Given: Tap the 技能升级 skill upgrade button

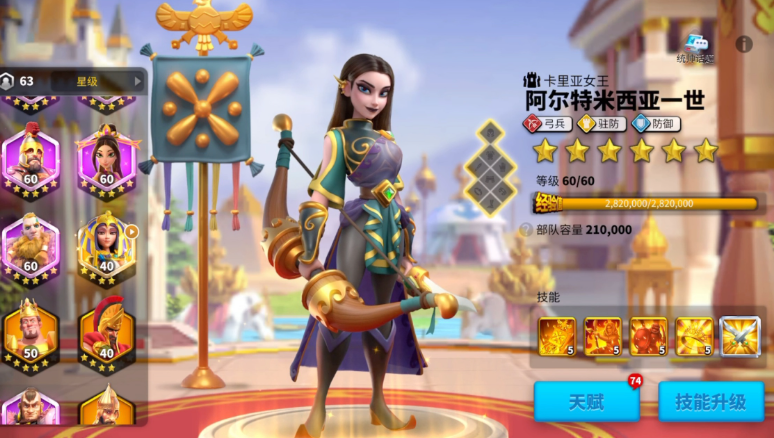Looking at the screenshot, I should tap(710, 402).
